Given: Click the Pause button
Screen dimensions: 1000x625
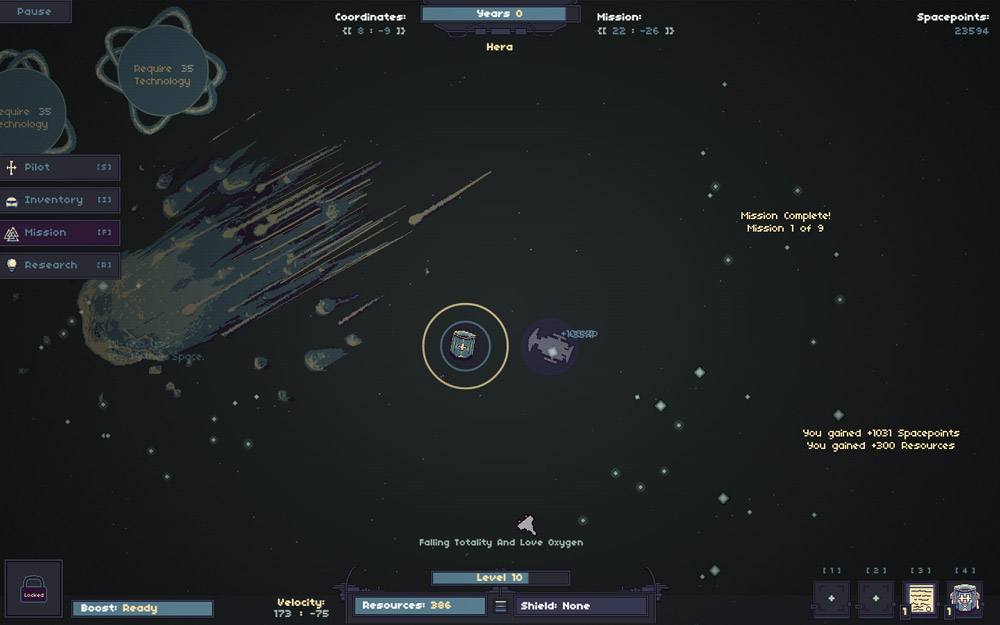Looking at the screenshot, I should click(x=34, y=12).
